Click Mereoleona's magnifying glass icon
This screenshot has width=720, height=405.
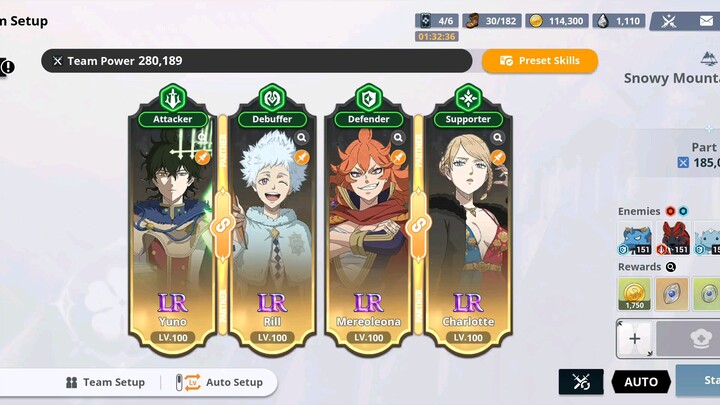399,138
